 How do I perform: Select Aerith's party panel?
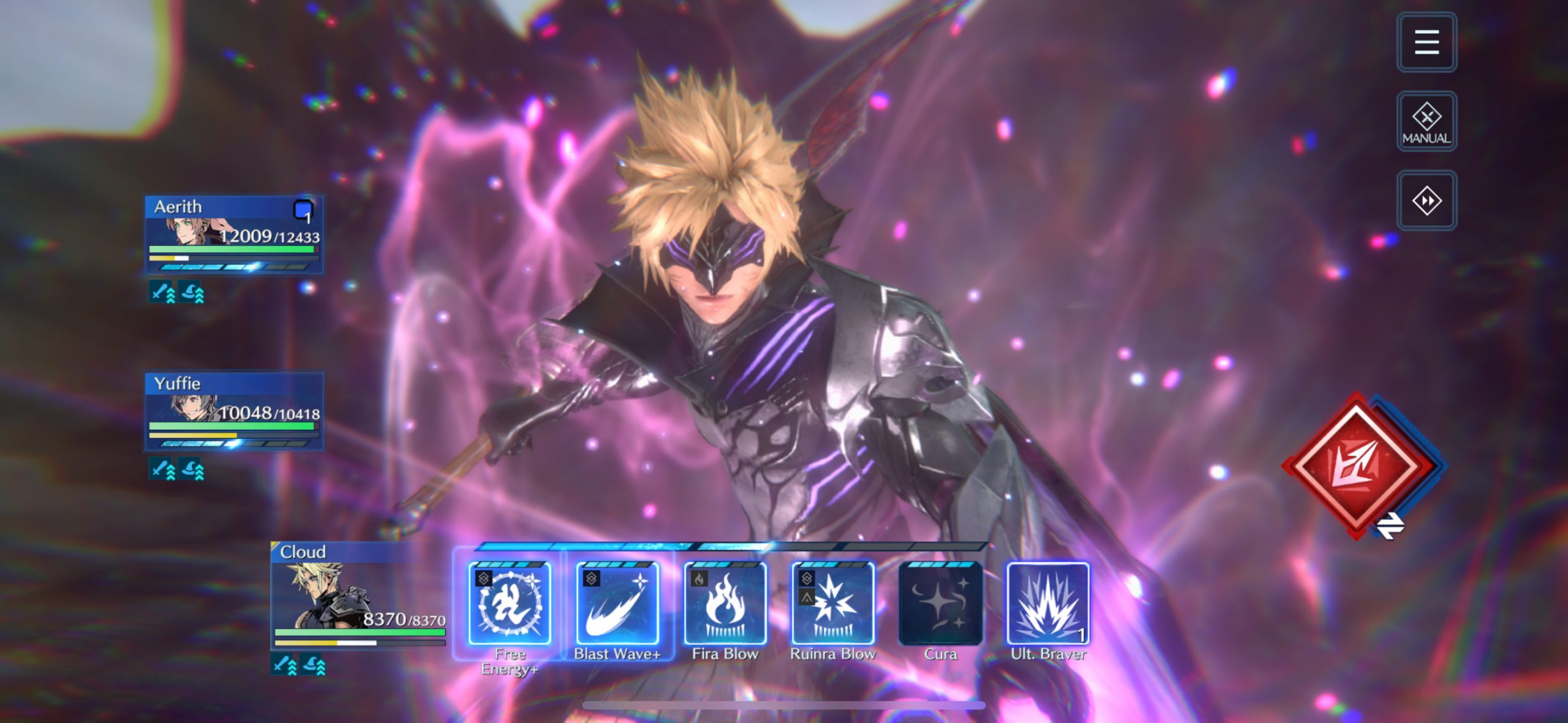click(234, 235)
